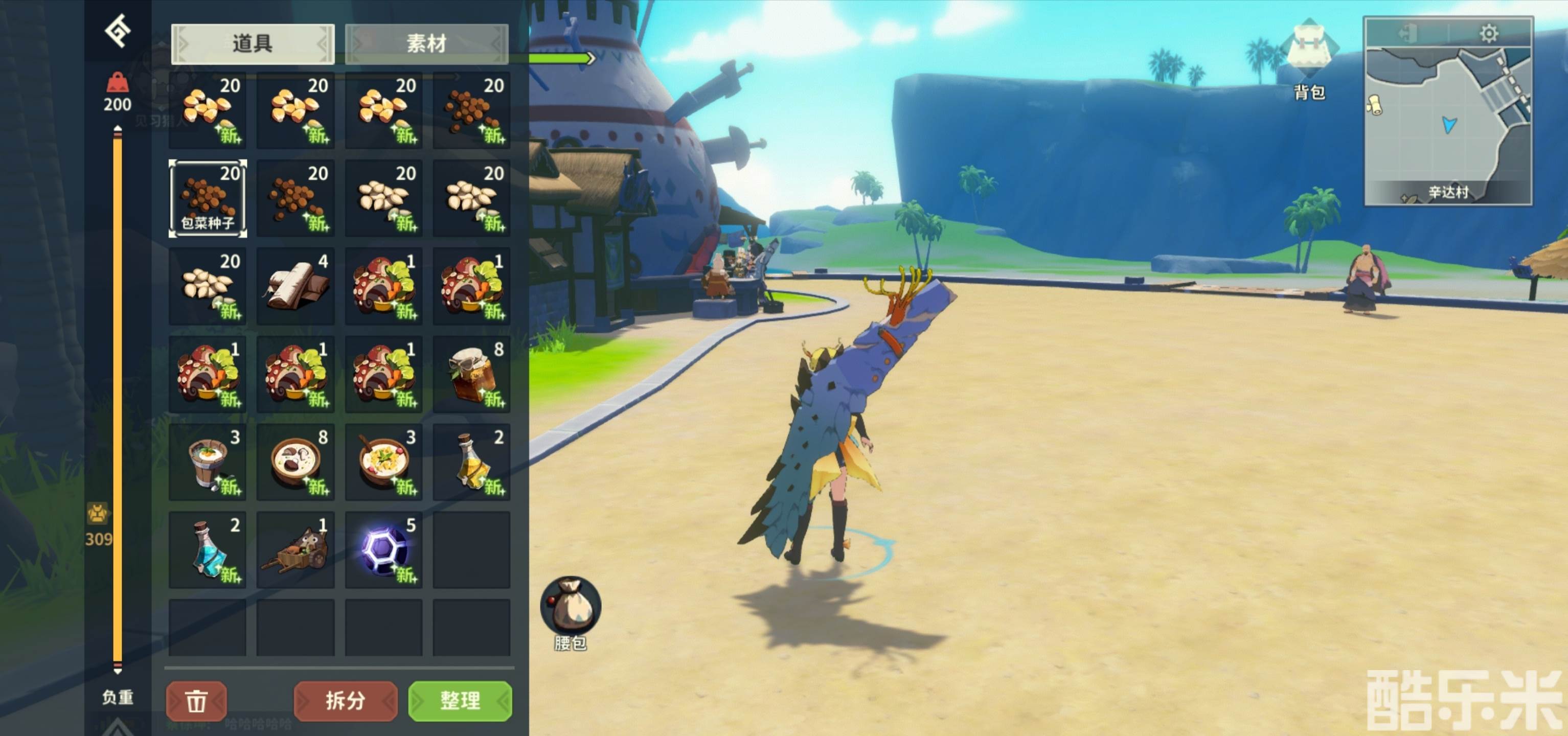Sort inventory with the 整理 button

coord(460,701)
